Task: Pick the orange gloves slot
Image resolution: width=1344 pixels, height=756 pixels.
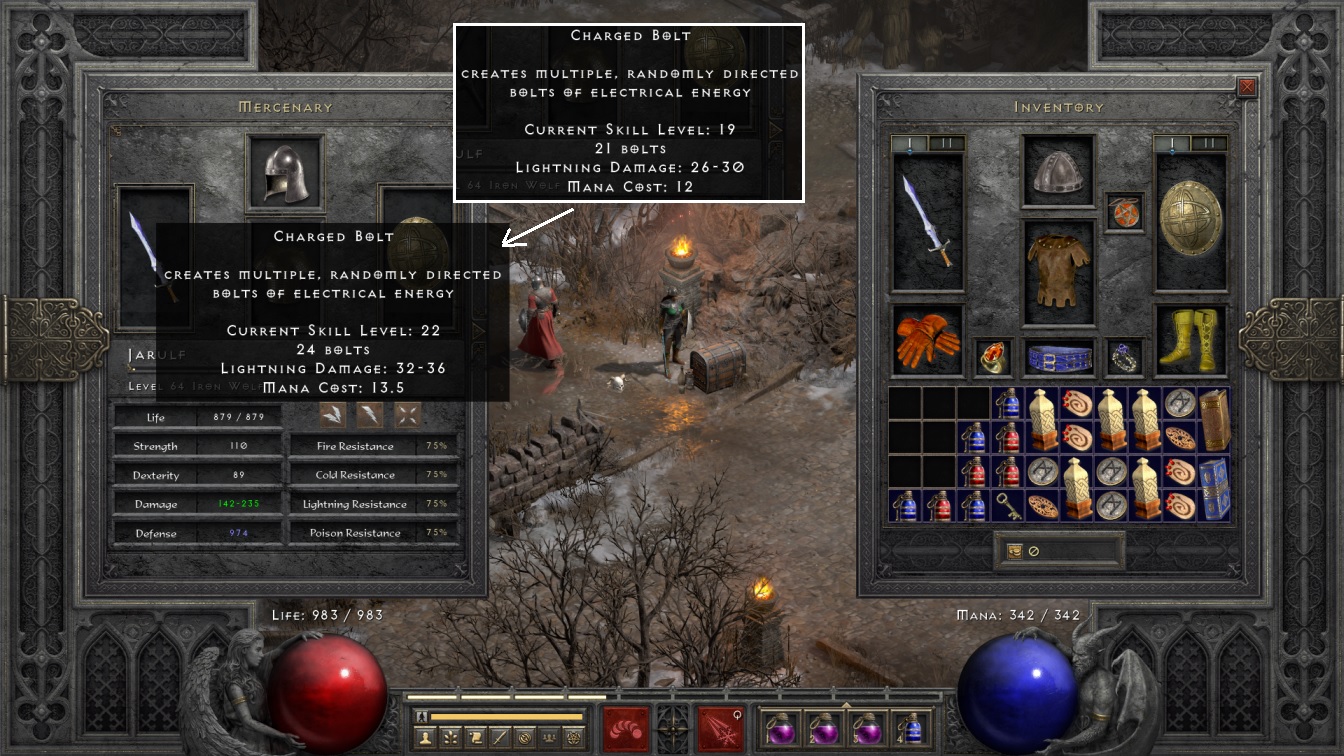Action: pos(927,341)
